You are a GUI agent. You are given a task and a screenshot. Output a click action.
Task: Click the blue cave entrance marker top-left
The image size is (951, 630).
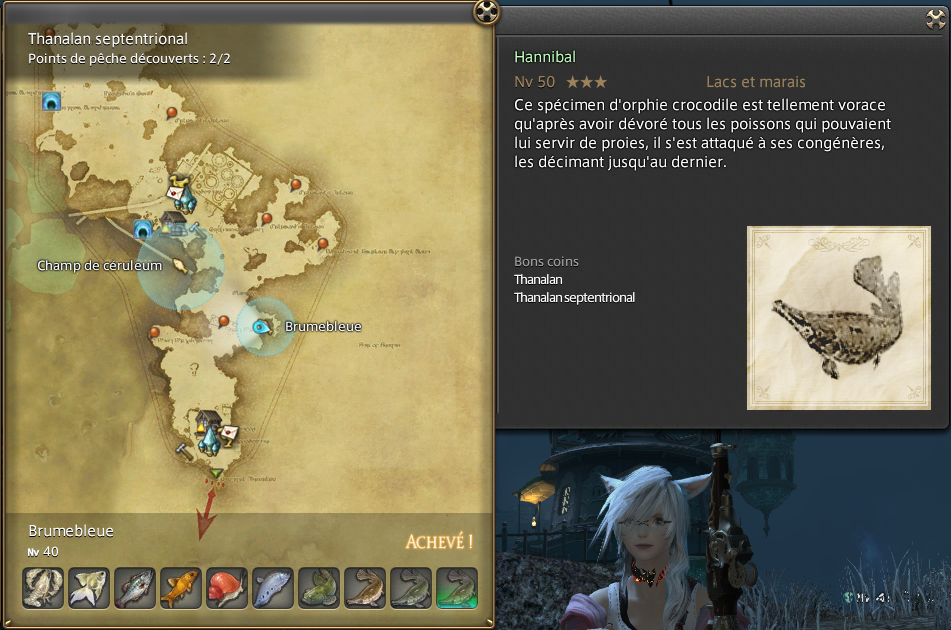(51, 101)
